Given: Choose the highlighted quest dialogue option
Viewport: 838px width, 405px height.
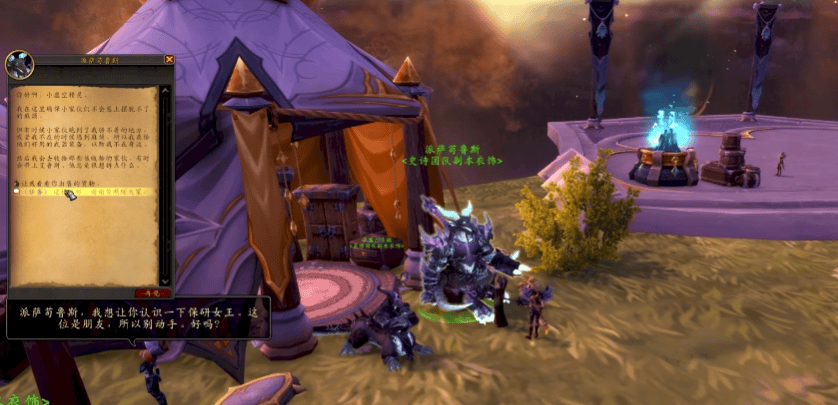Looking at the screenshot, I should point(90,192).
